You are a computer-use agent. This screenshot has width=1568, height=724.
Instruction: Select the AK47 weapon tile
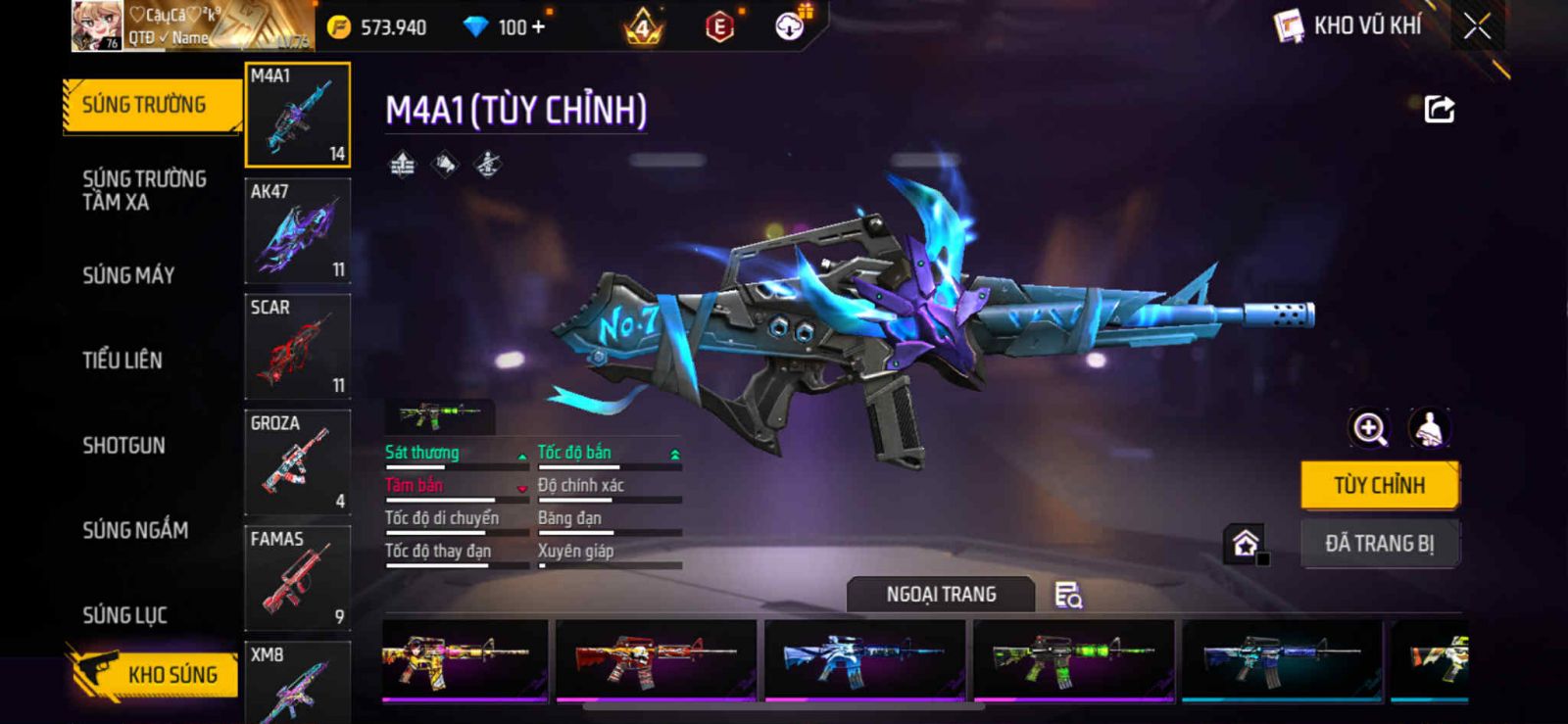(297, 231)
